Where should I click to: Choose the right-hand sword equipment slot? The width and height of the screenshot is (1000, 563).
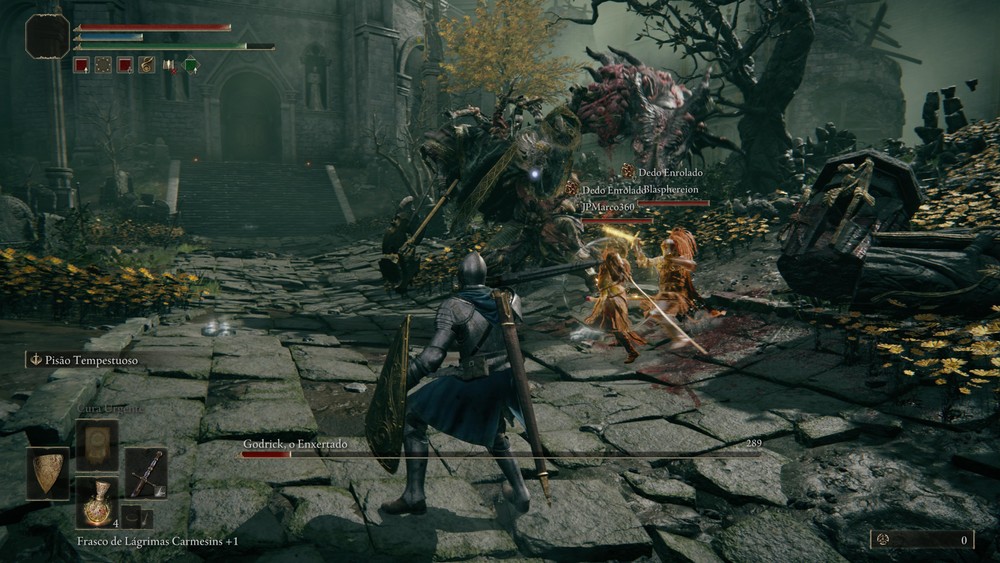146,473
